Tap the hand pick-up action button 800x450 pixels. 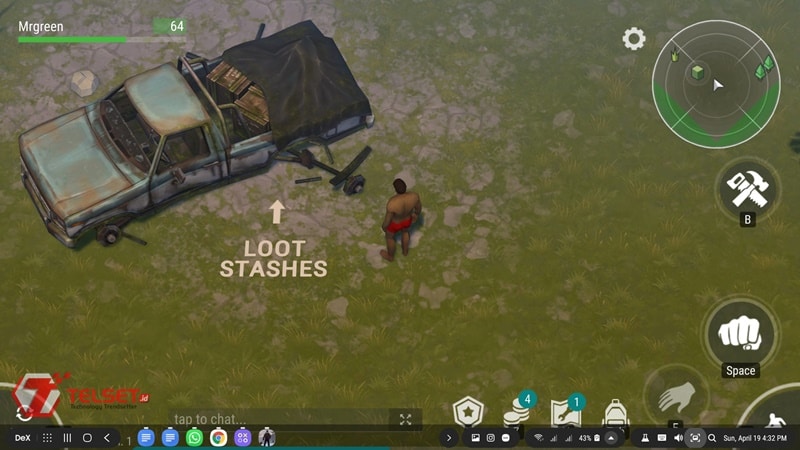click(674, 398)
